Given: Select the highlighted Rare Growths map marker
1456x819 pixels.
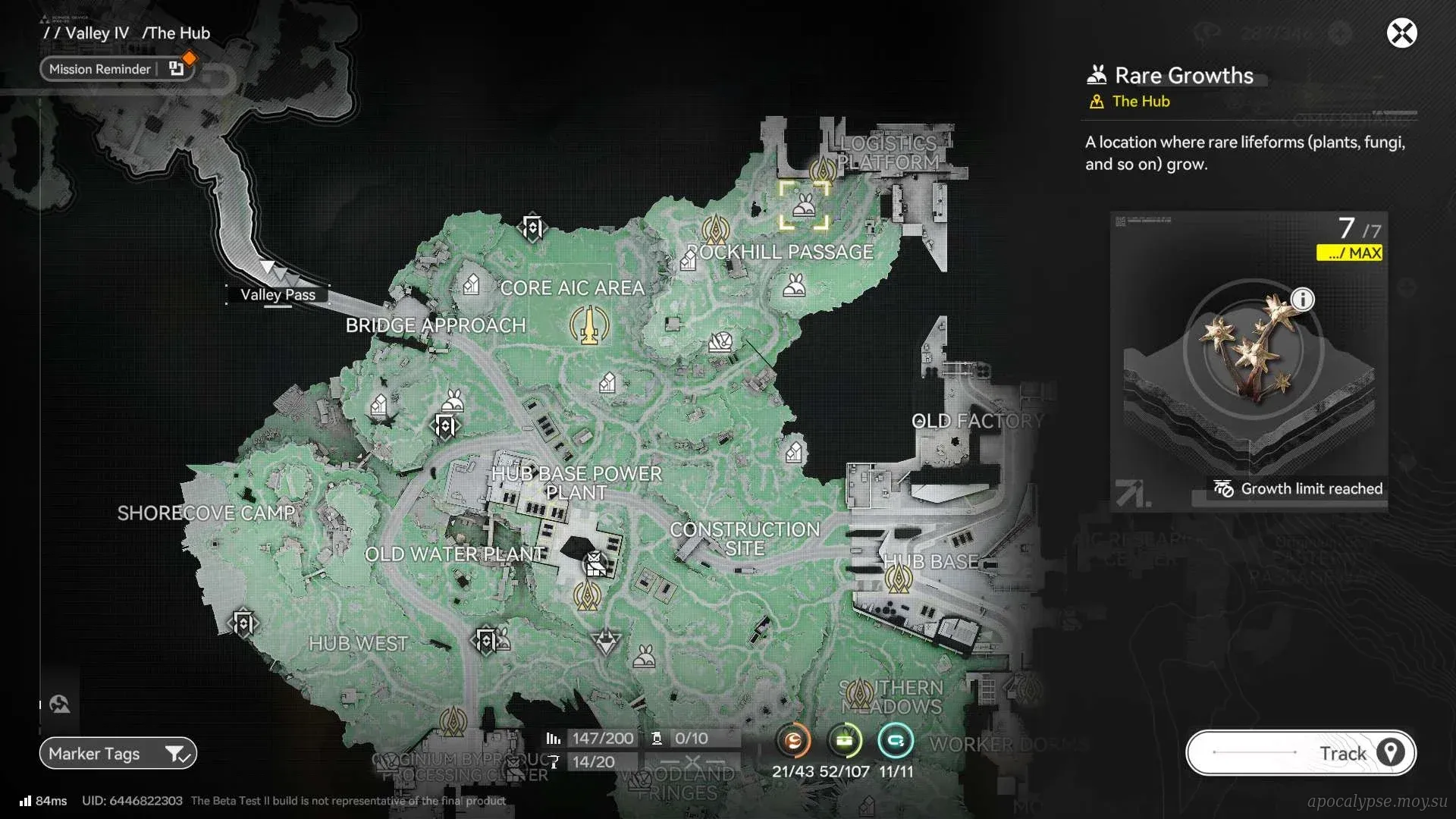Looking at the screenshot, I should (x=804, y=206).
